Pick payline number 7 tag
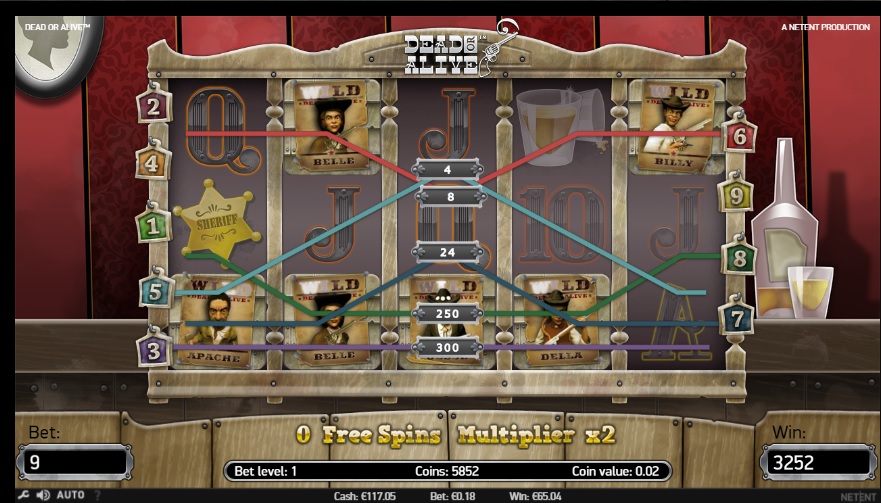This screenshot has height=503, width=881. coord(737,319)
